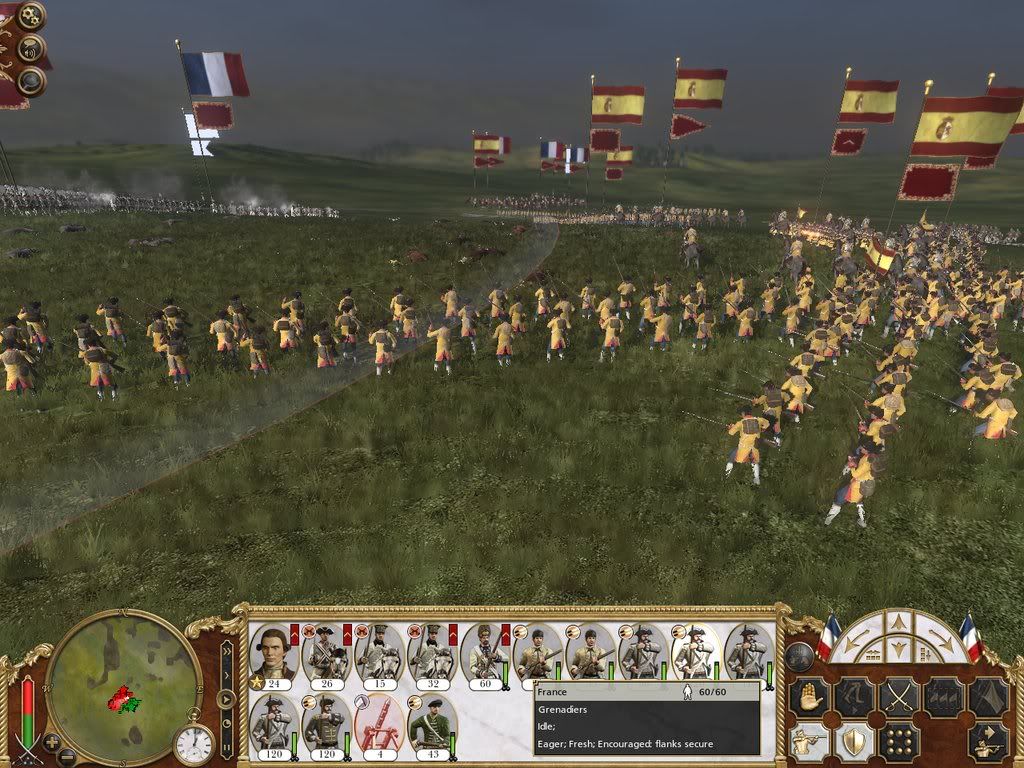Toggle fire at will musketeer button
1024x768 pixels.
[x=809, y=742]
